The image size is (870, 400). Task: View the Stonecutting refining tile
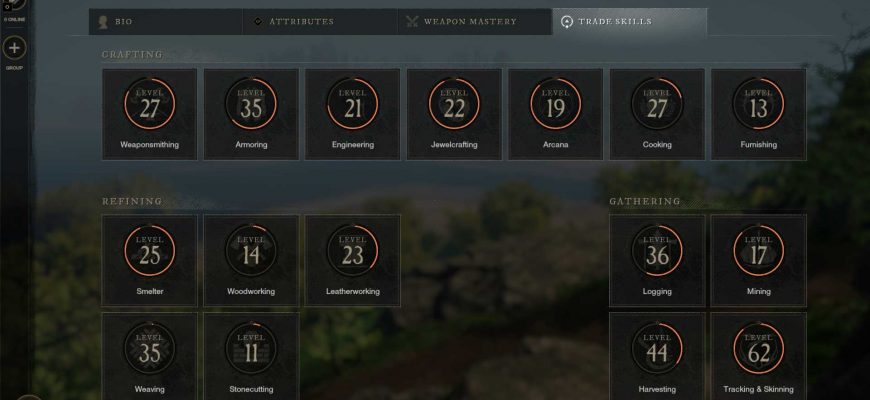click(x=251, y=355)
